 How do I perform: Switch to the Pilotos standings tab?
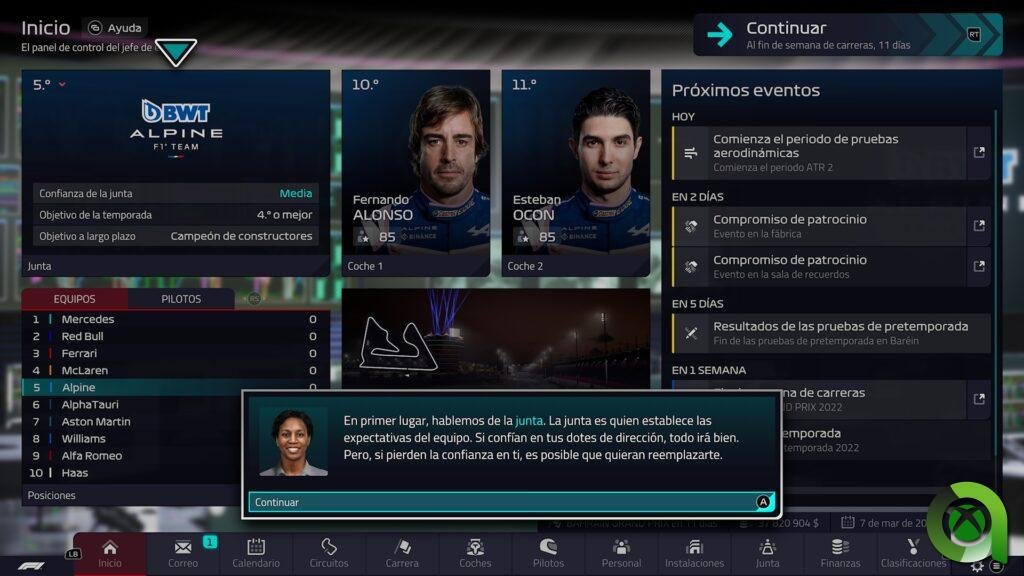[x=181, y=299]
